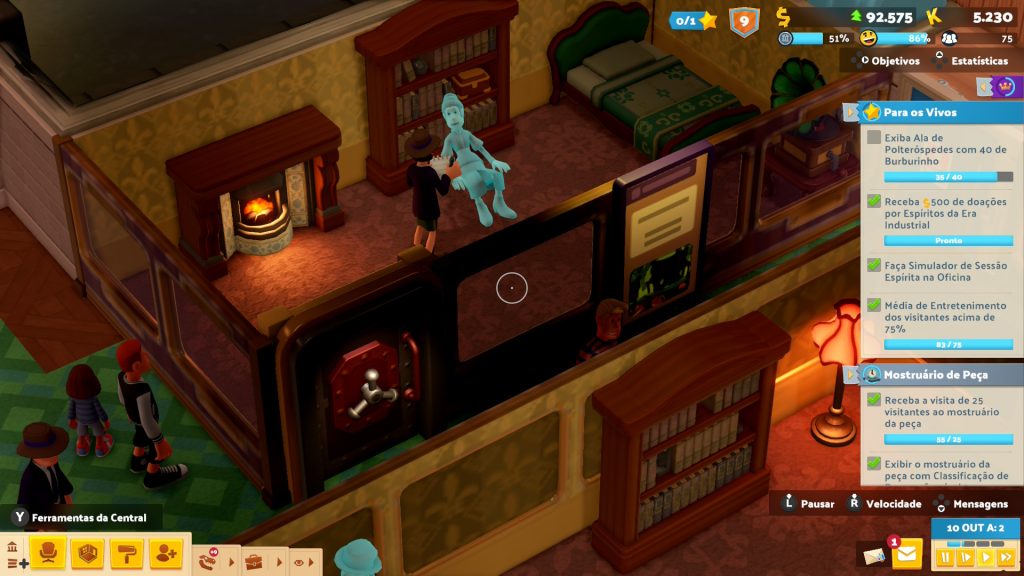The width and height of the screenshot is (1024, 576).
Task: Open the furniture items build tool
Action: click(x=46, y=552)
